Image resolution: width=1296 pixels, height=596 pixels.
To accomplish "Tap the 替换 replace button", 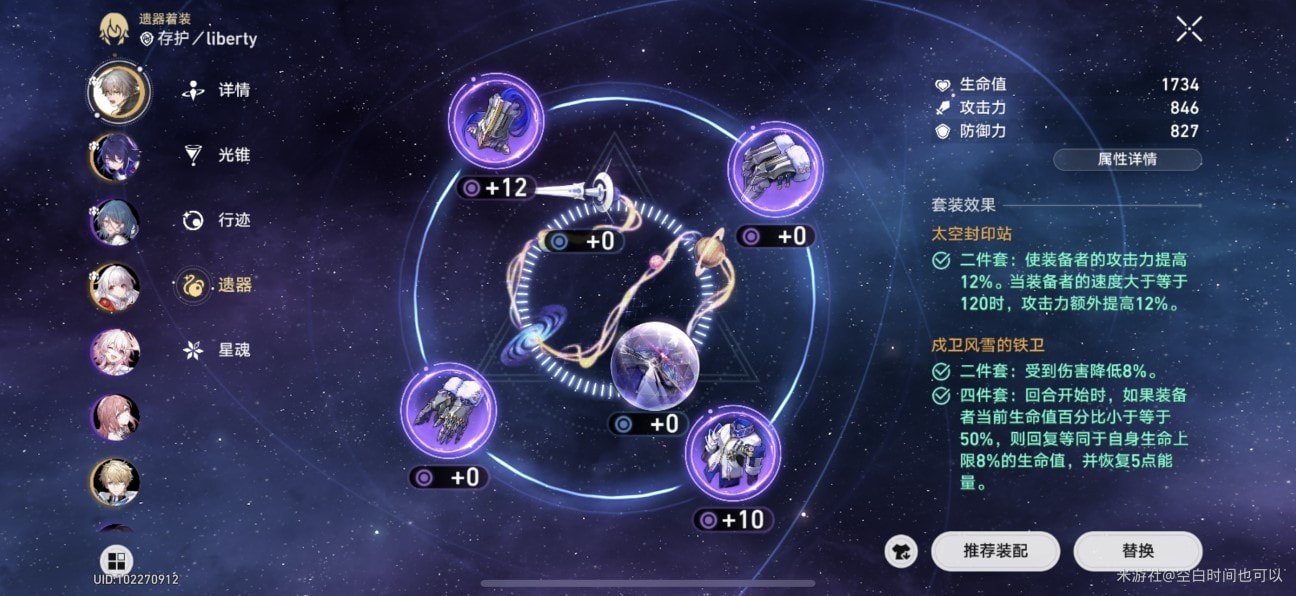I will [x=1137, y=550].
